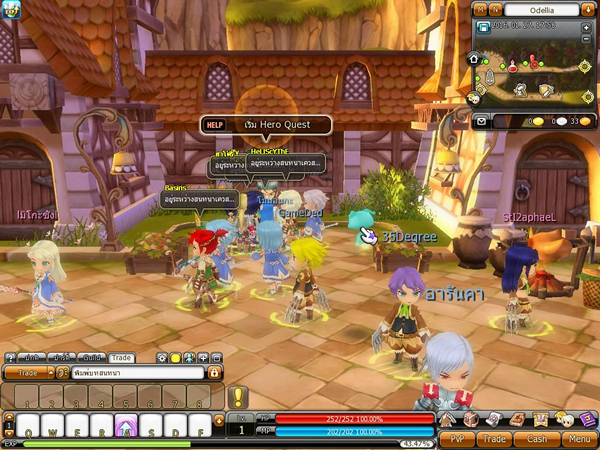This screenshot has height=450, width=600.
Task: Open the purple book icon
Action: coord(587,419)
